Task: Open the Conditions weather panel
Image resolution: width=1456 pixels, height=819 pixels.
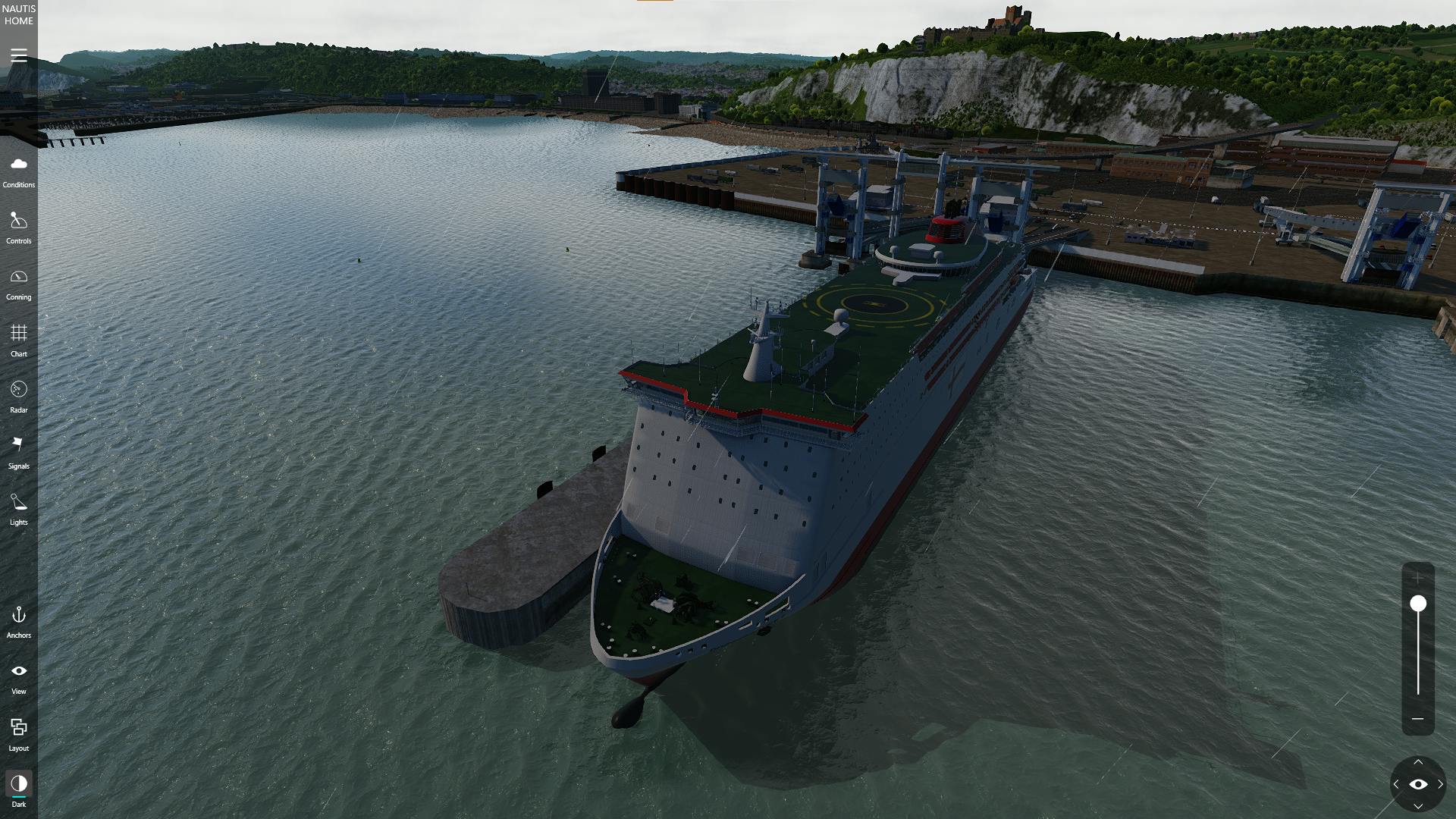Action: point(19,171)
